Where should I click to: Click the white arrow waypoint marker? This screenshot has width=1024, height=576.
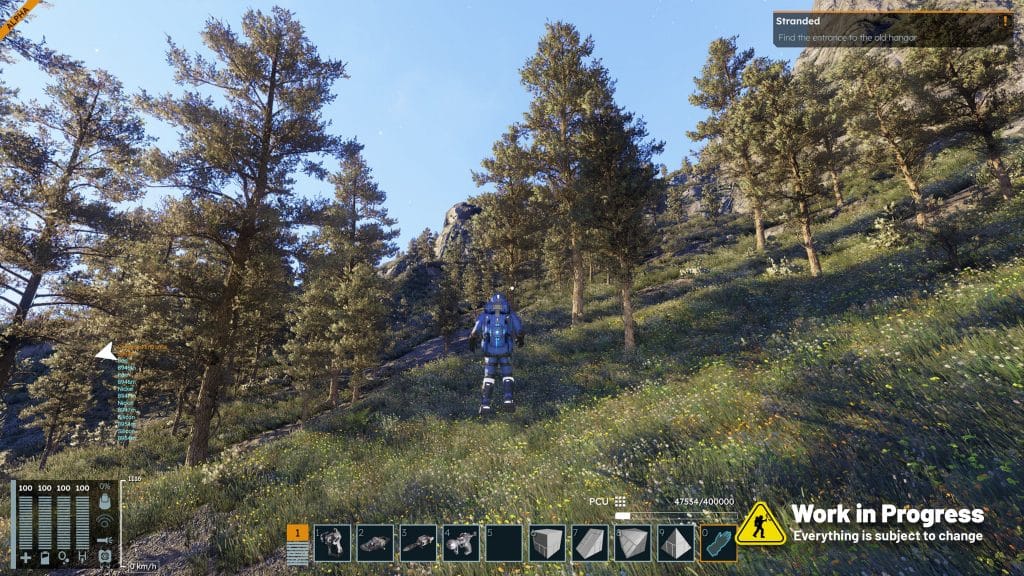coord(104,351)
